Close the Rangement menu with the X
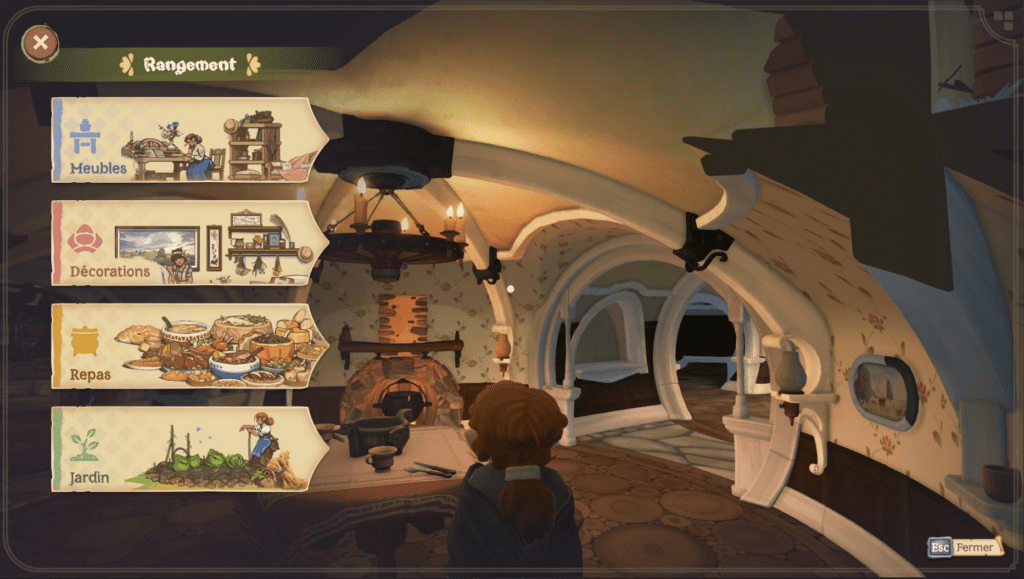 tap(40, 43)
